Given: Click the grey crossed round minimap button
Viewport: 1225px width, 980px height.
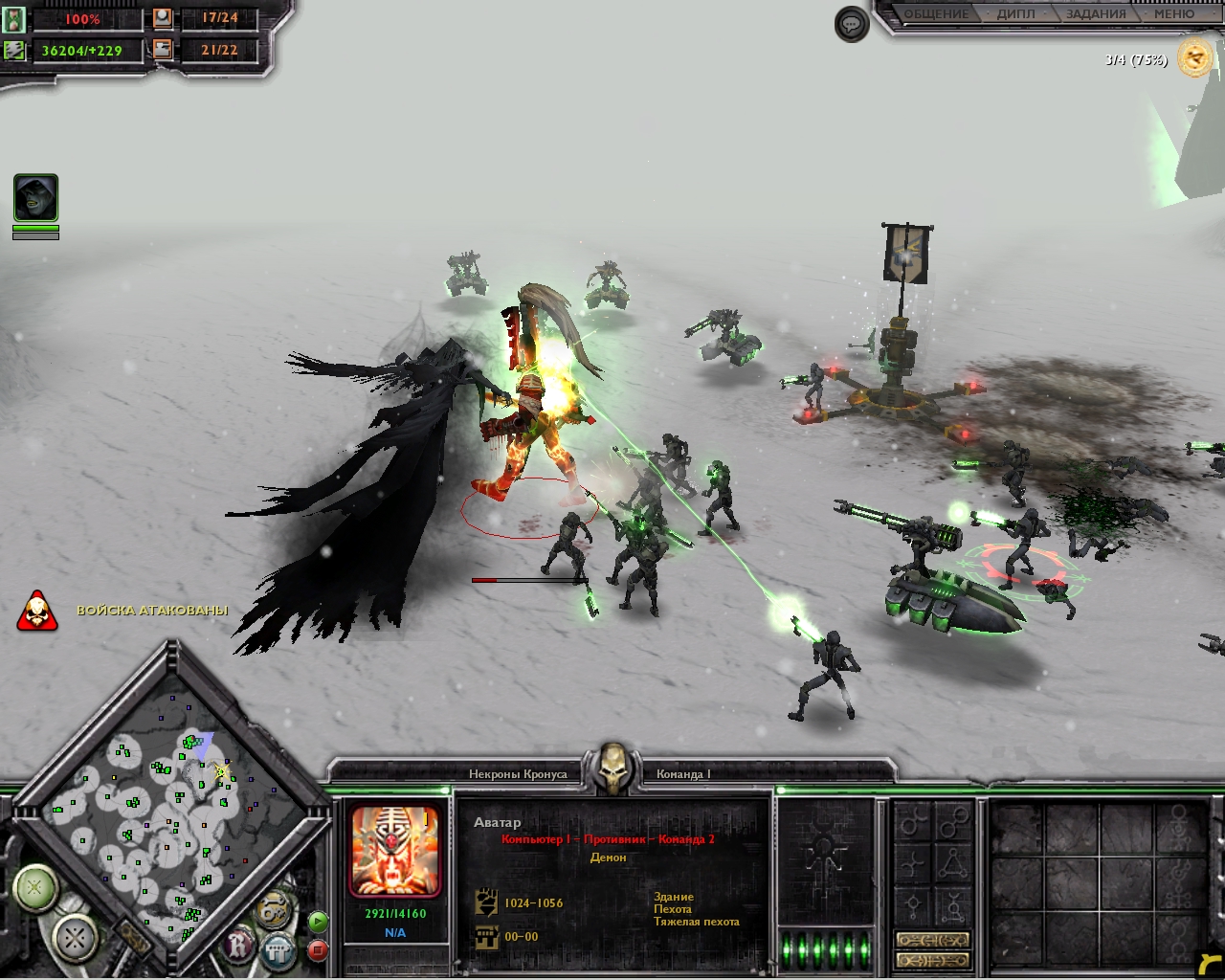Looking at the screenshot, I should click(75, 938).
